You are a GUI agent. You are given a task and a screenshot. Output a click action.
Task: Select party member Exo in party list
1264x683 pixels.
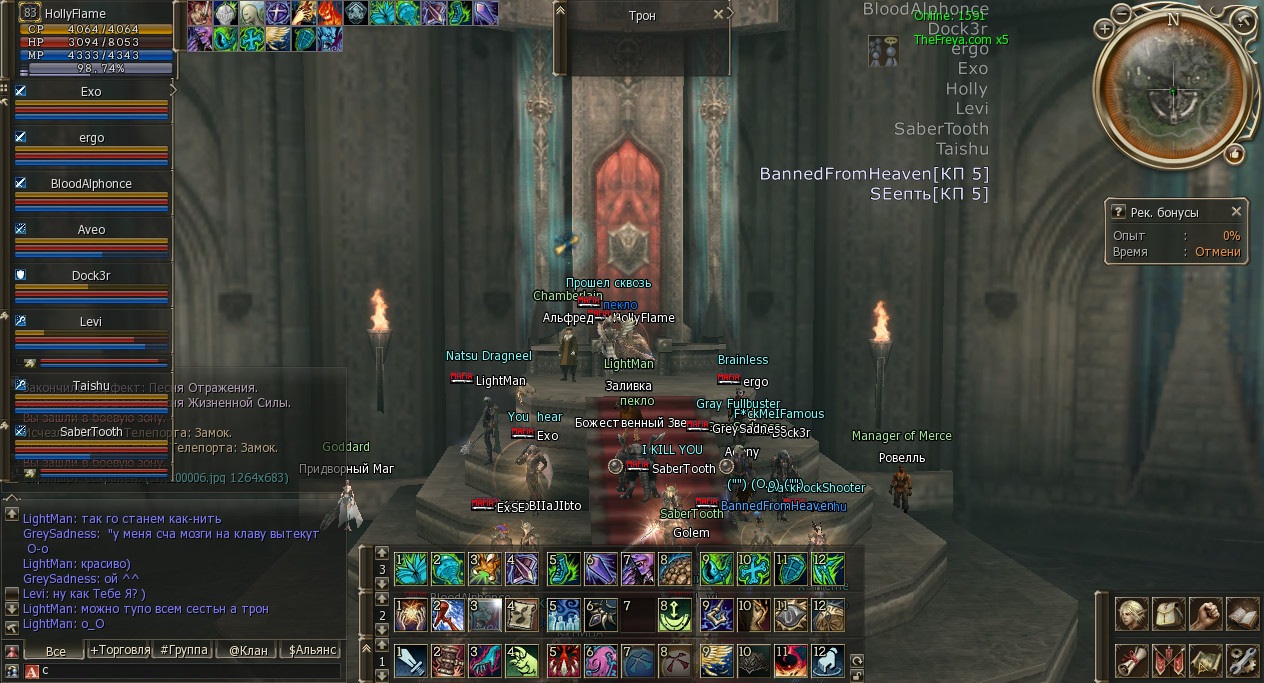(x=90, y=92)
